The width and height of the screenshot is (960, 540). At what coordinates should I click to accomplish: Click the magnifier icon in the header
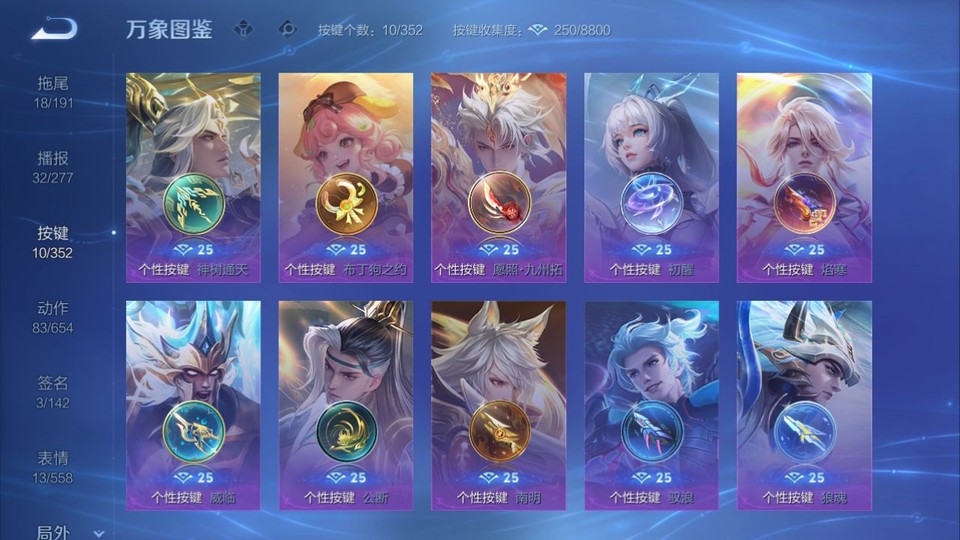click(x=287, y=29)
